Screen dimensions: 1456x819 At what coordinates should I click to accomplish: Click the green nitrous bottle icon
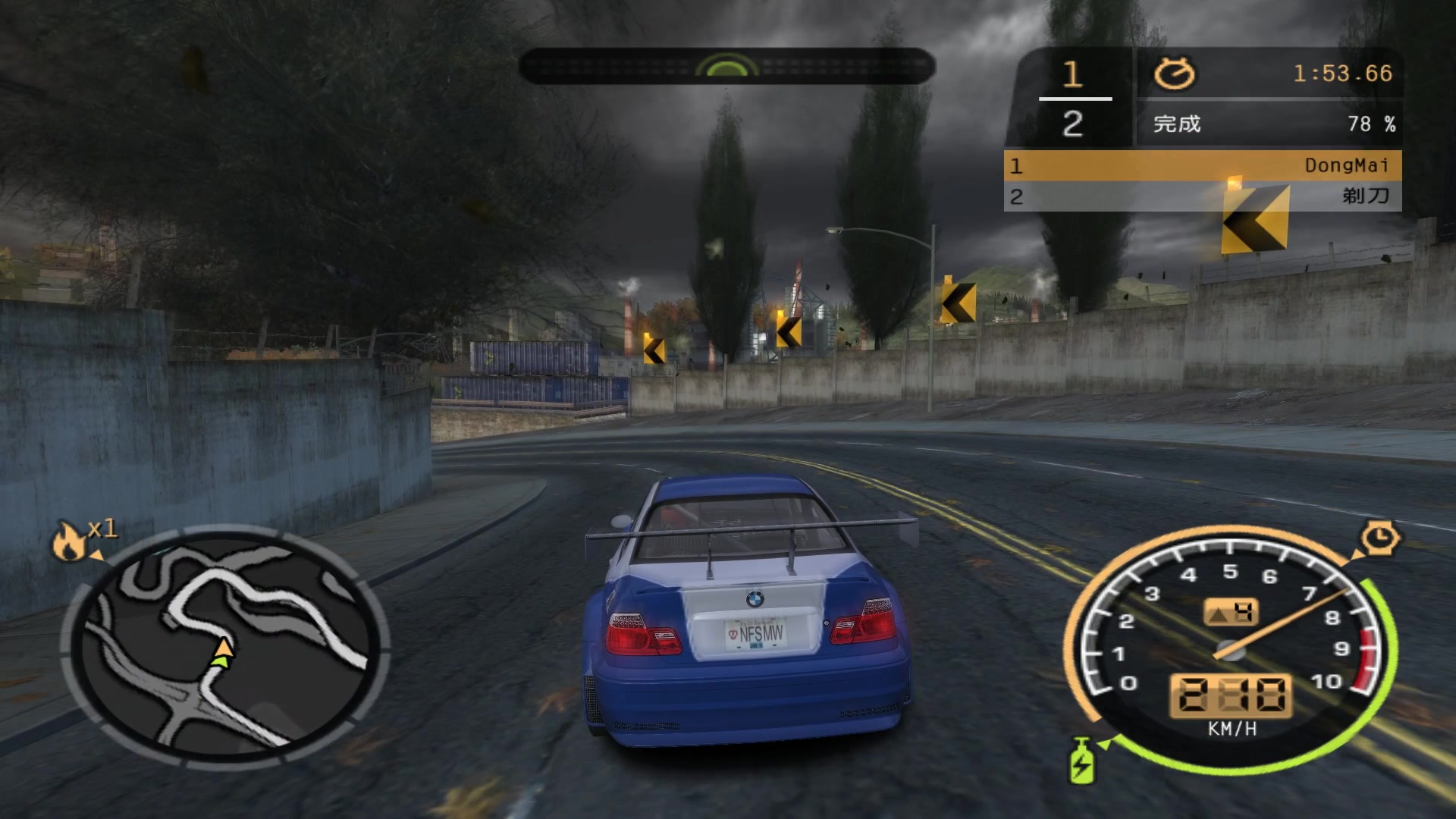click(x=1081, y=761)
